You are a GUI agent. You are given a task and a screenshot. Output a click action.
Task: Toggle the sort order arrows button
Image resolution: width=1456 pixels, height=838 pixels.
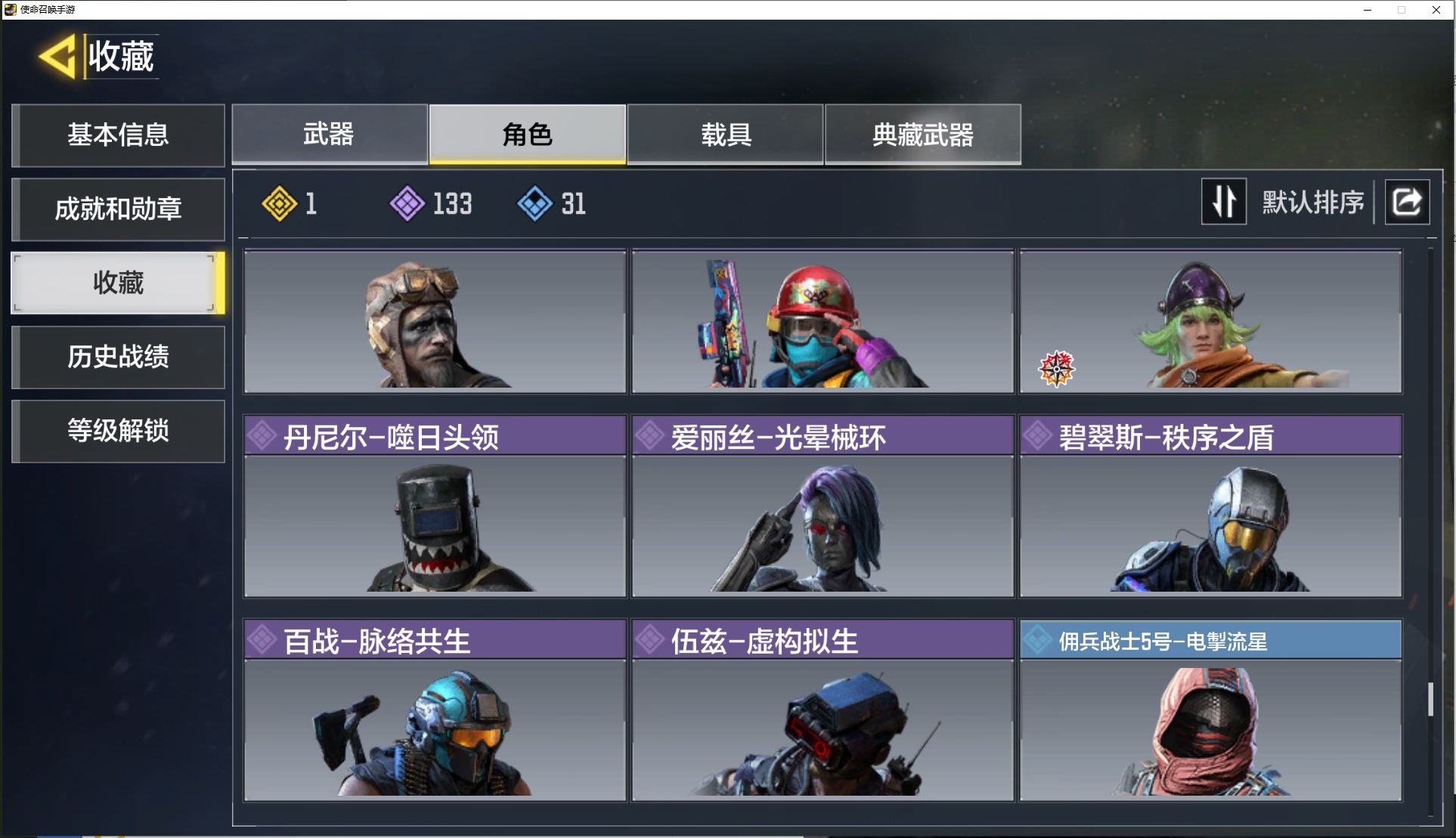[1223, 202]
